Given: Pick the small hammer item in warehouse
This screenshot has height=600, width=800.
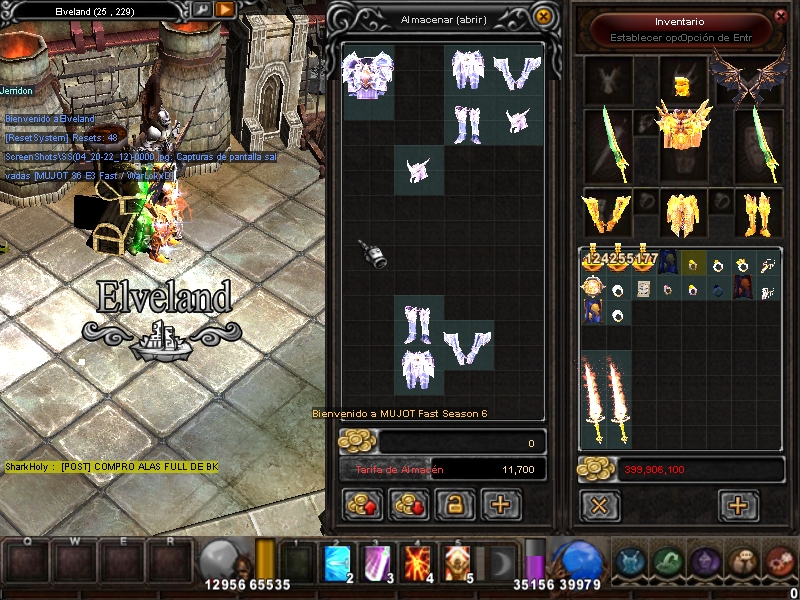Looking at the screenshot, I should click(x=373, y=254).
